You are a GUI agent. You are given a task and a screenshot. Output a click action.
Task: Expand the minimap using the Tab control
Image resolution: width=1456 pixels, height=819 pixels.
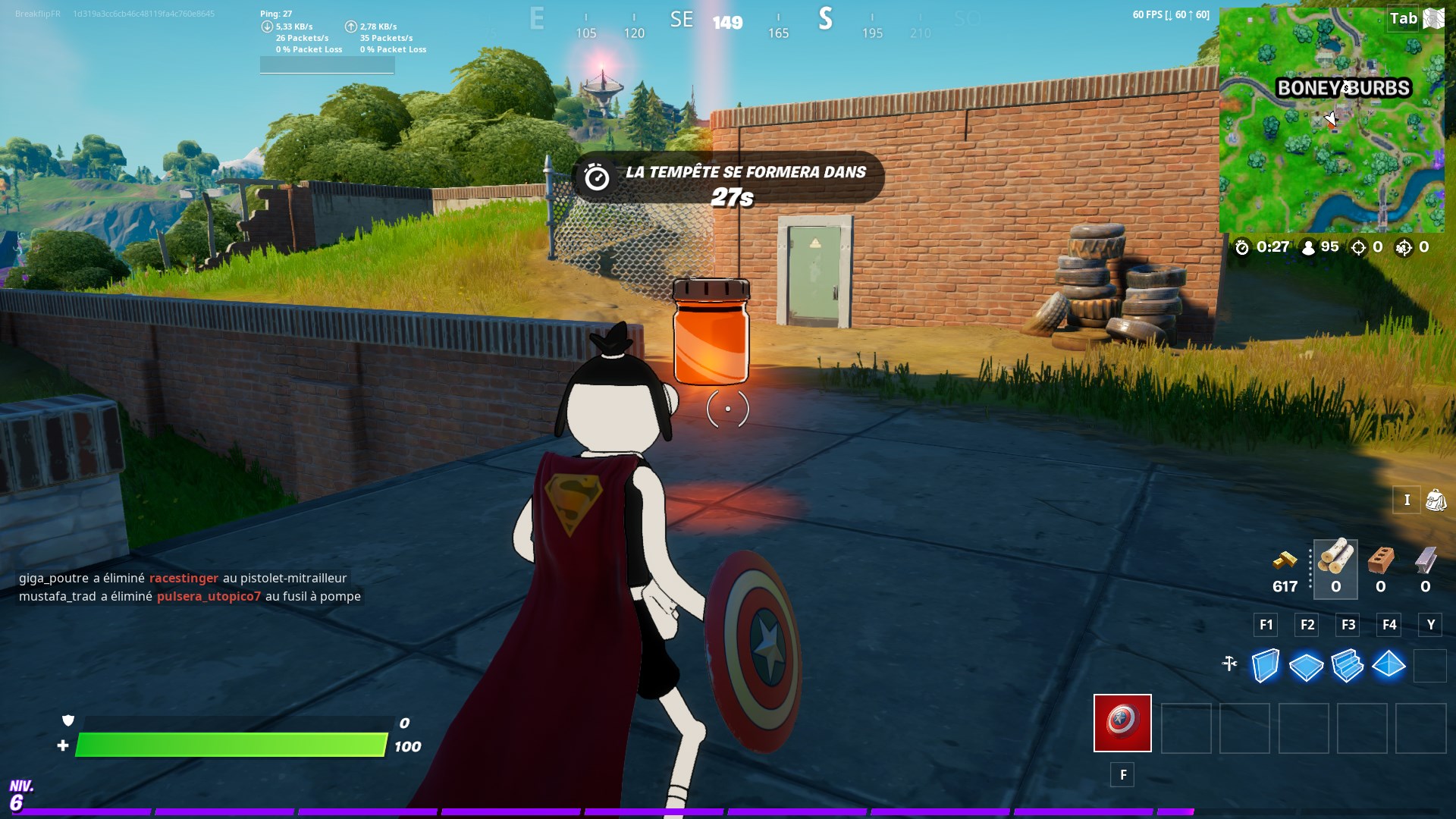click(x=1404, y=18)
